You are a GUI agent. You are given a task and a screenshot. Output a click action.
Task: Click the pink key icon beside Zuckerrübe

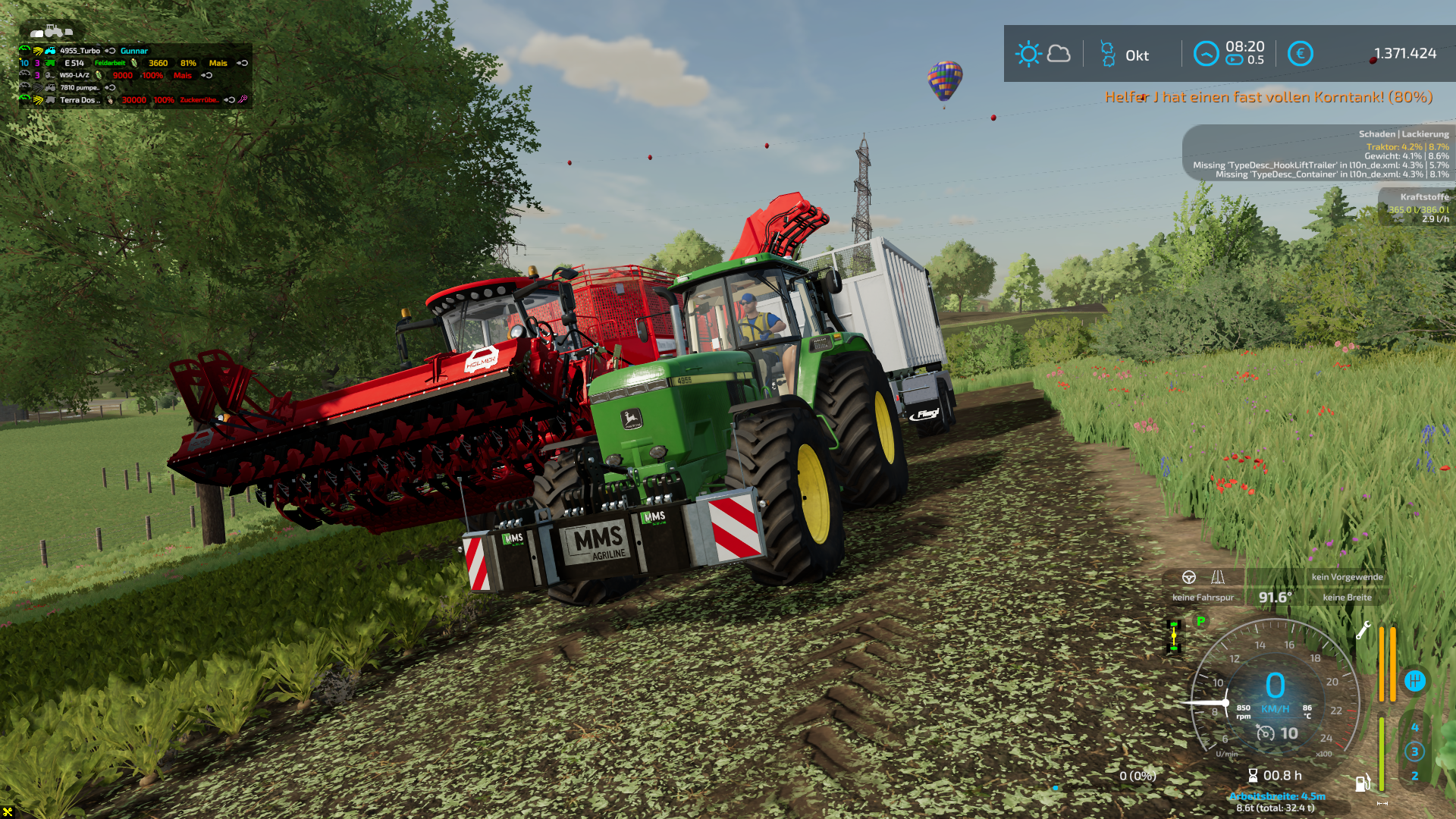pos(243,99)
